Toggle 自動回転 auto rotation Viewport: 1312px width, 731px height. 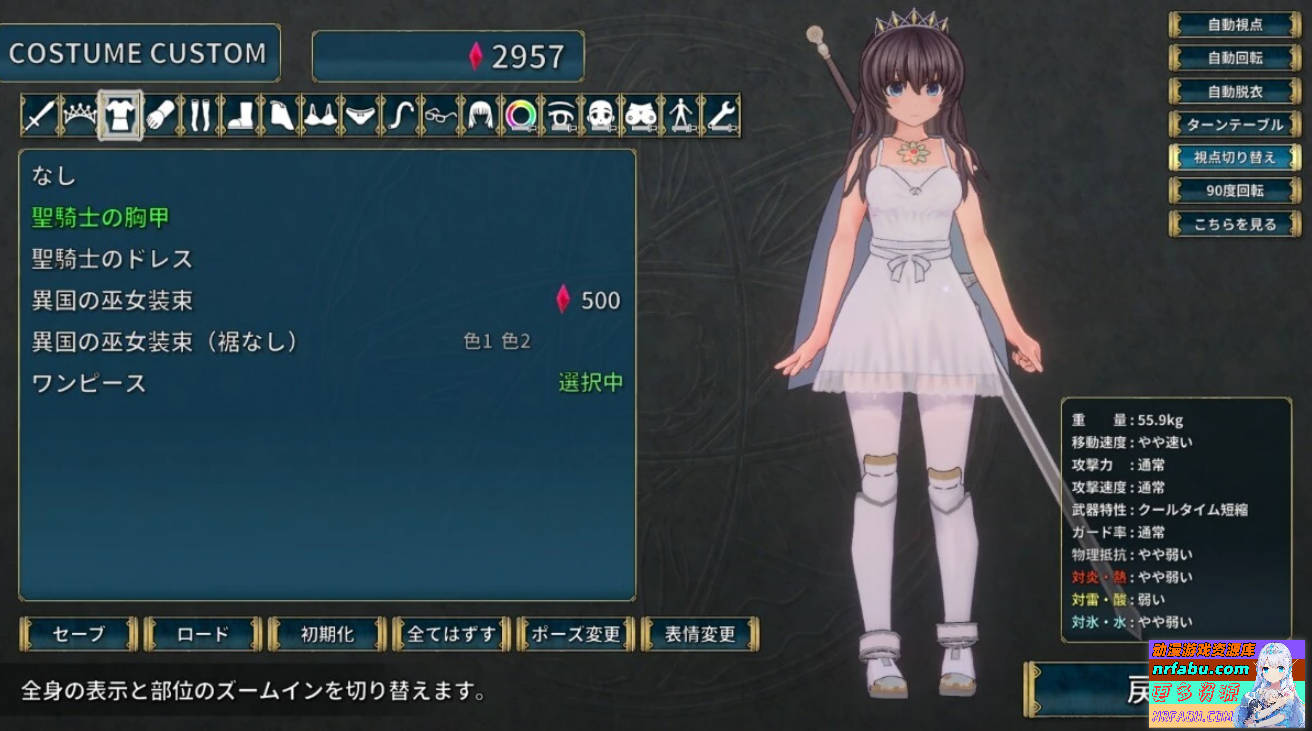1236,58
